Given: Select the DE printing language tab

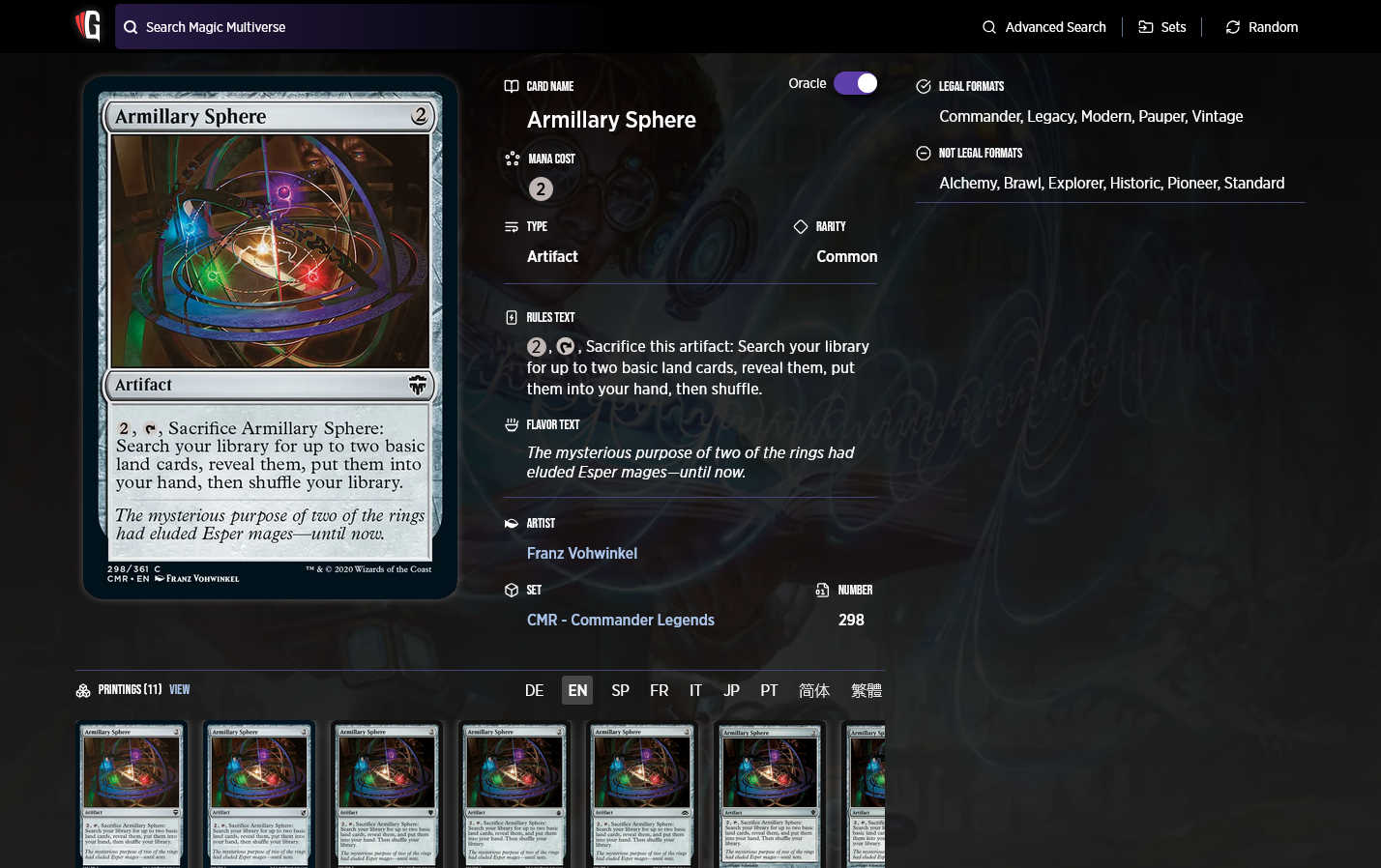Looking at the screenshot, I should coord(534,690).
